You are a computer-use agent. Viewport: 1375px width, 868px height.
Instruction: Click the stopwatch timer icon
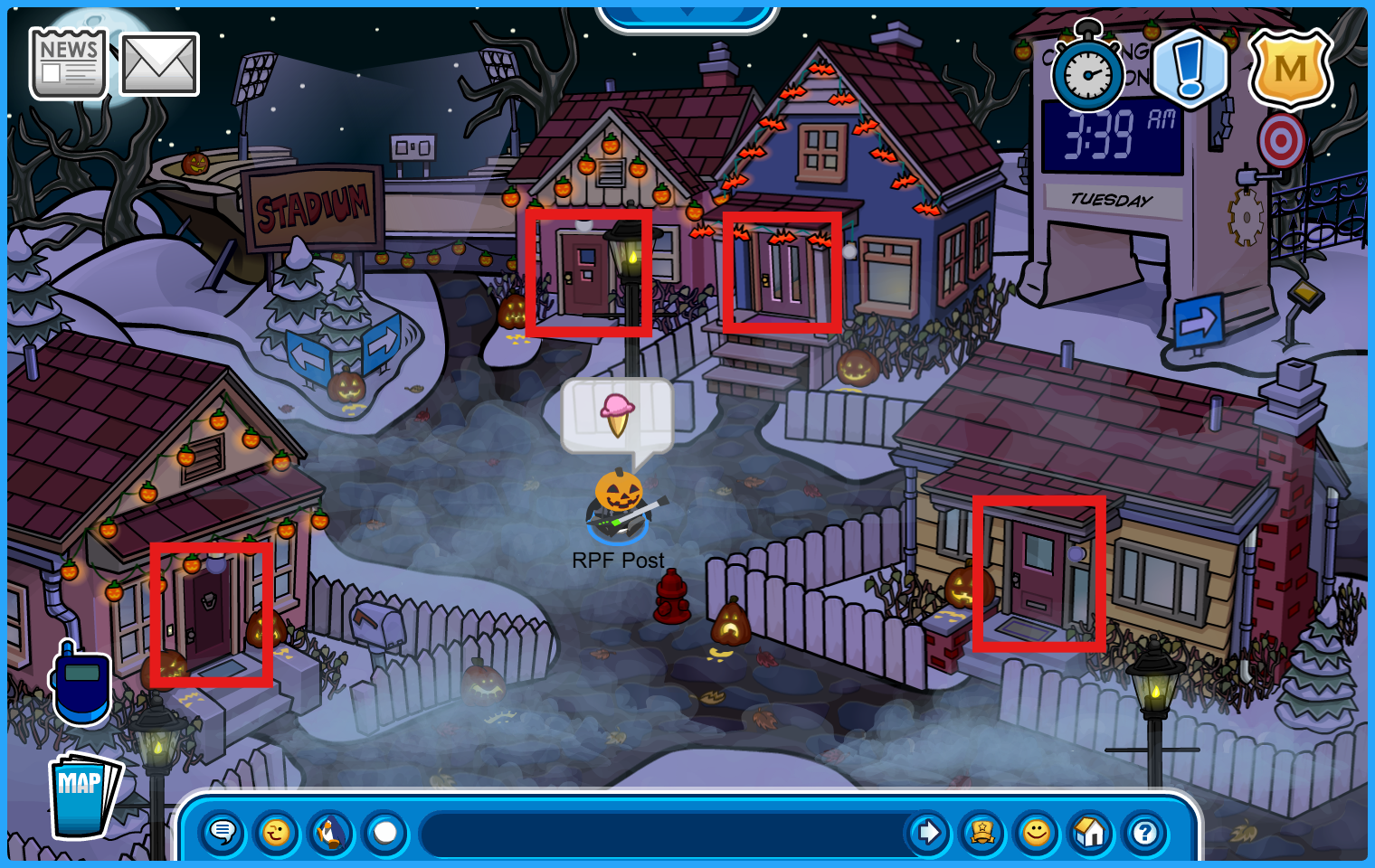(1087, 74)
